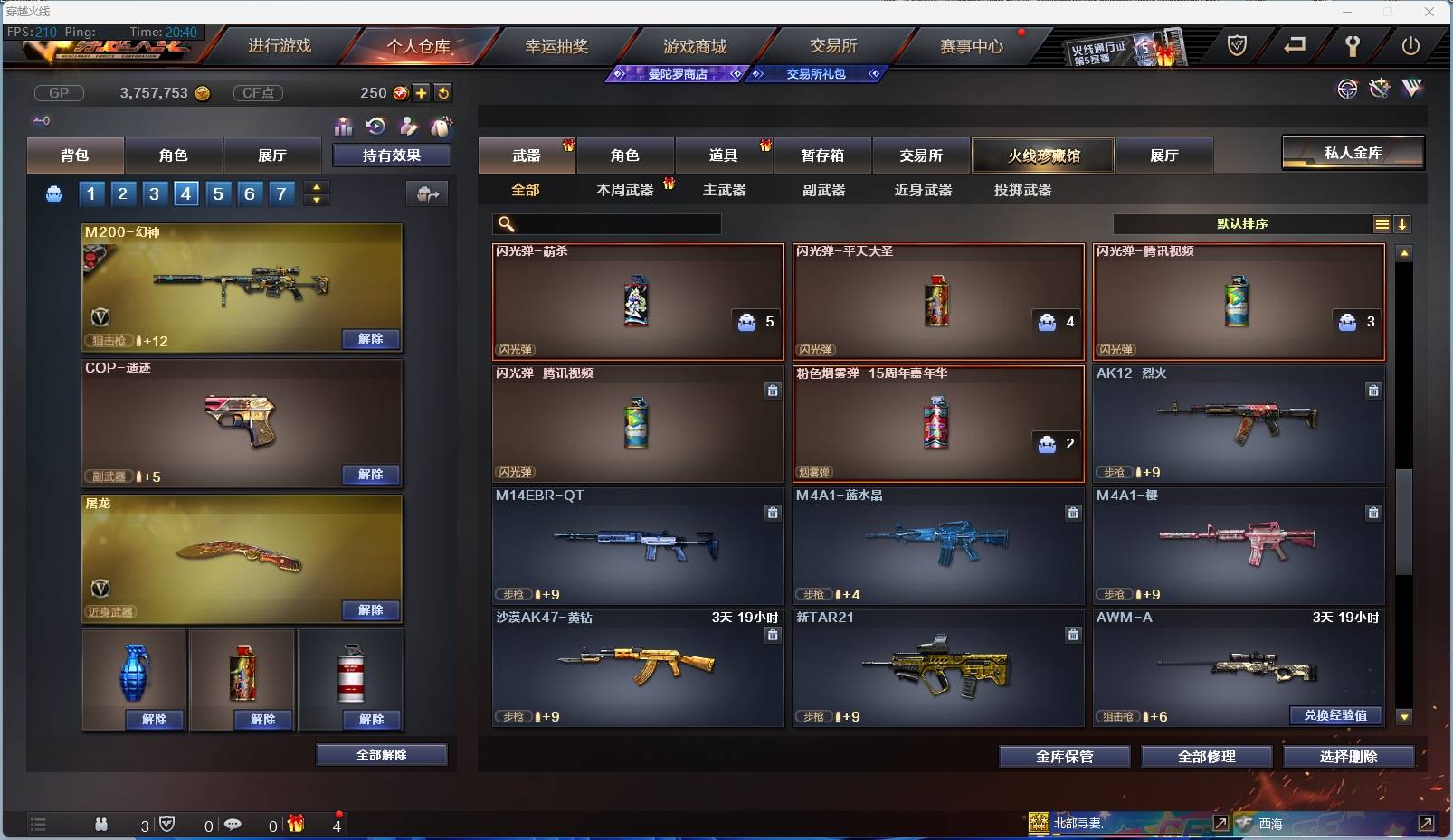This screenshot has width=1453, height=840.
Task: Click the trash icon on AK12-烈火
Action: 1373,391
